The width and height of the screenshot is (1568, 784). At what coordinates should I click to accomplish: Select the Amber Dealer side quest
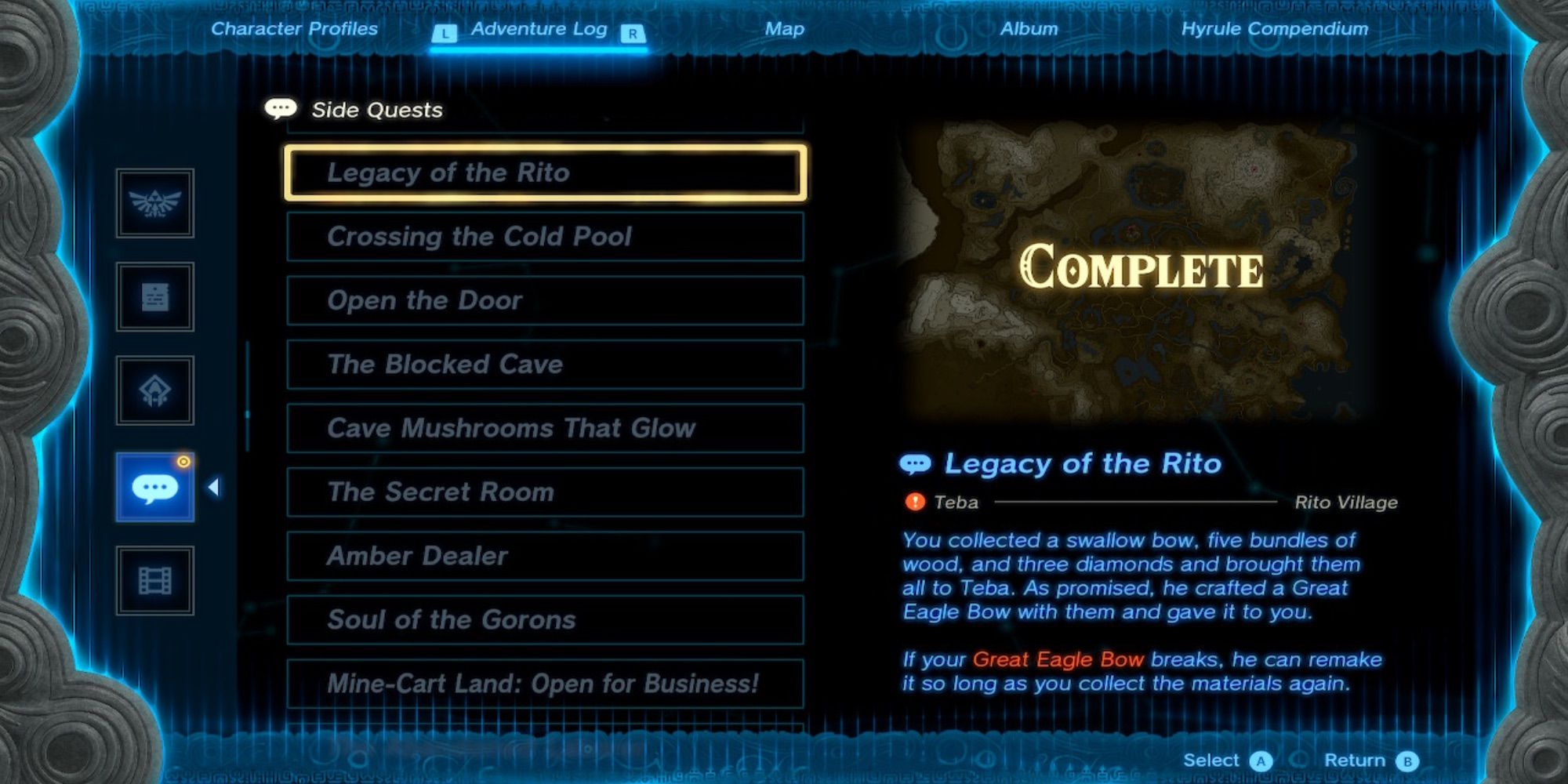(x=545, y=557)
